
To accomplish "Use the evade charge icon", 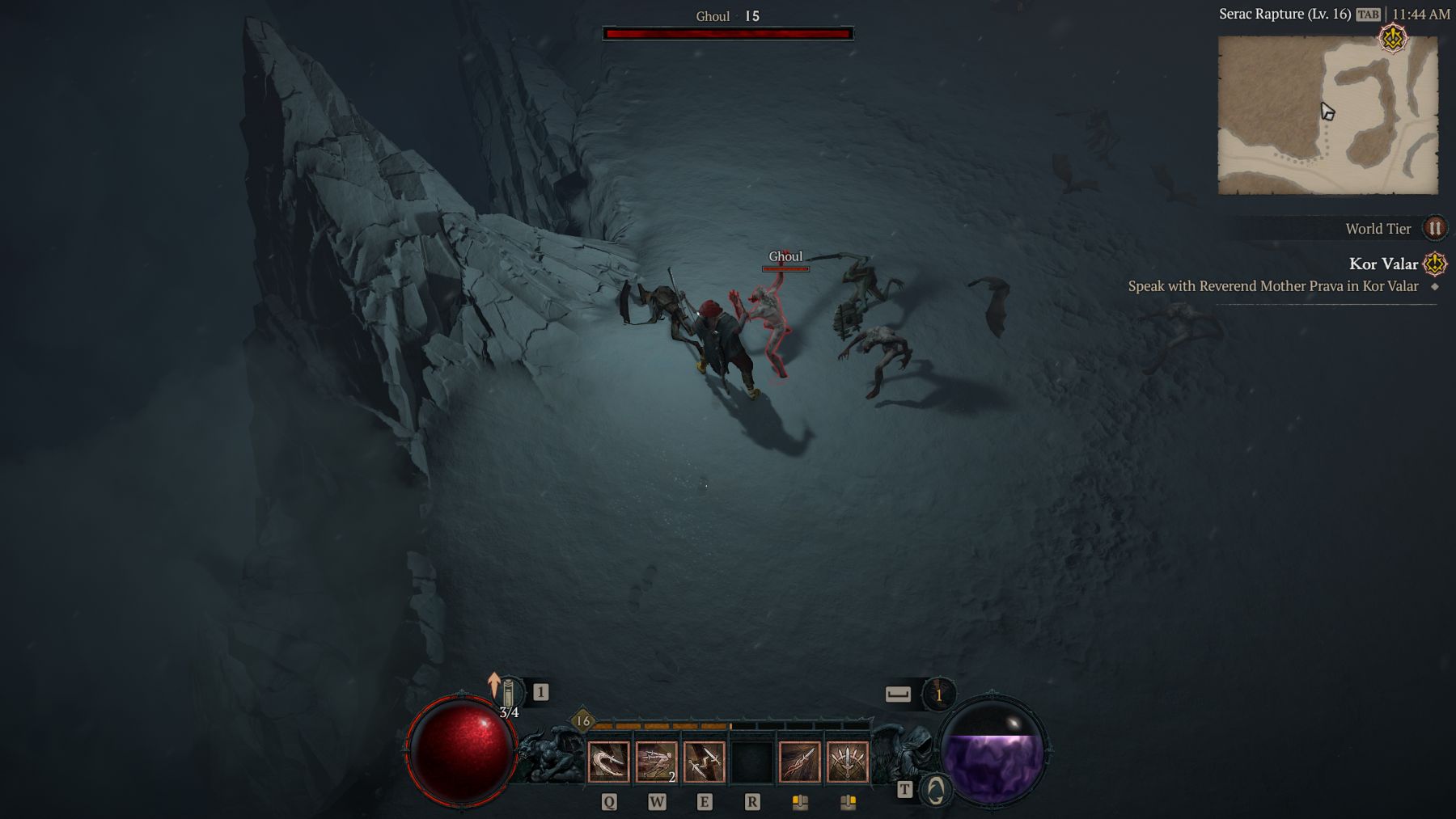I will 938,694.
